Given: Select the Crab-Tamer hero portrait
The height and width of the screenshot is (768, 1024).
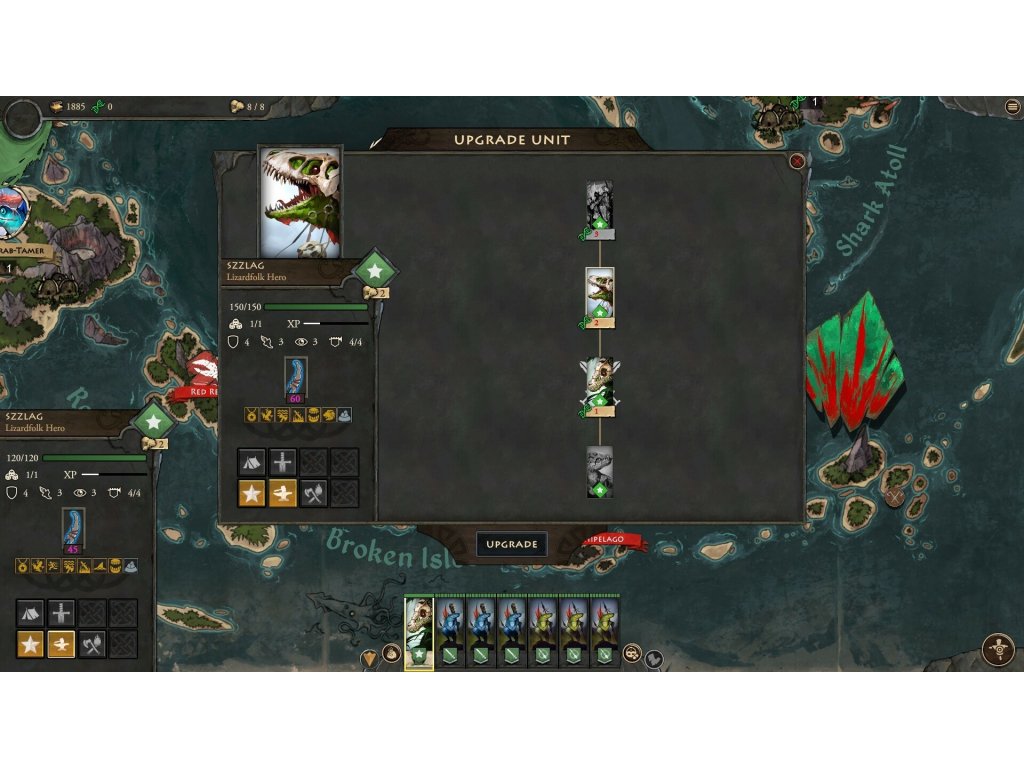Looking at the screenshot, I should click(12, 213).
